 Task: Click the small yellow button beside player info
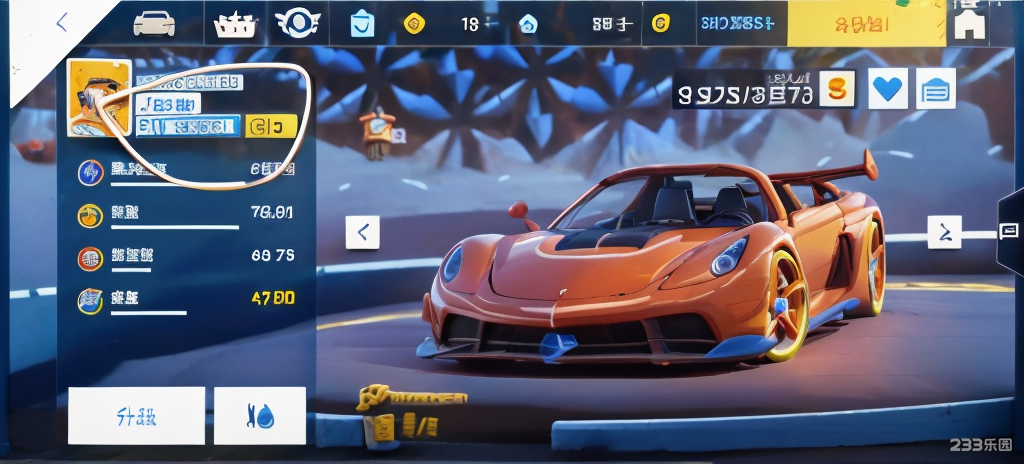[270, 126]
